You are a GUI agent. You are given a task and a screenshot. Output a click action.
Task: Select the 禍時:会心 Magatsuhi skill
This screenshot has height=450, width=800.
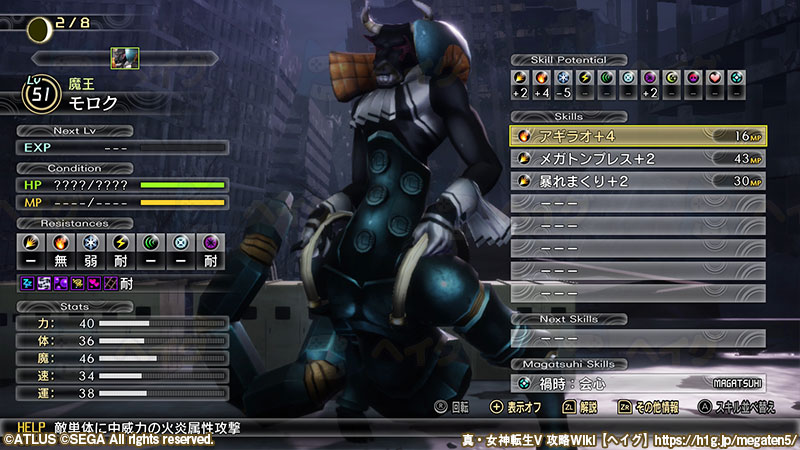638,383
